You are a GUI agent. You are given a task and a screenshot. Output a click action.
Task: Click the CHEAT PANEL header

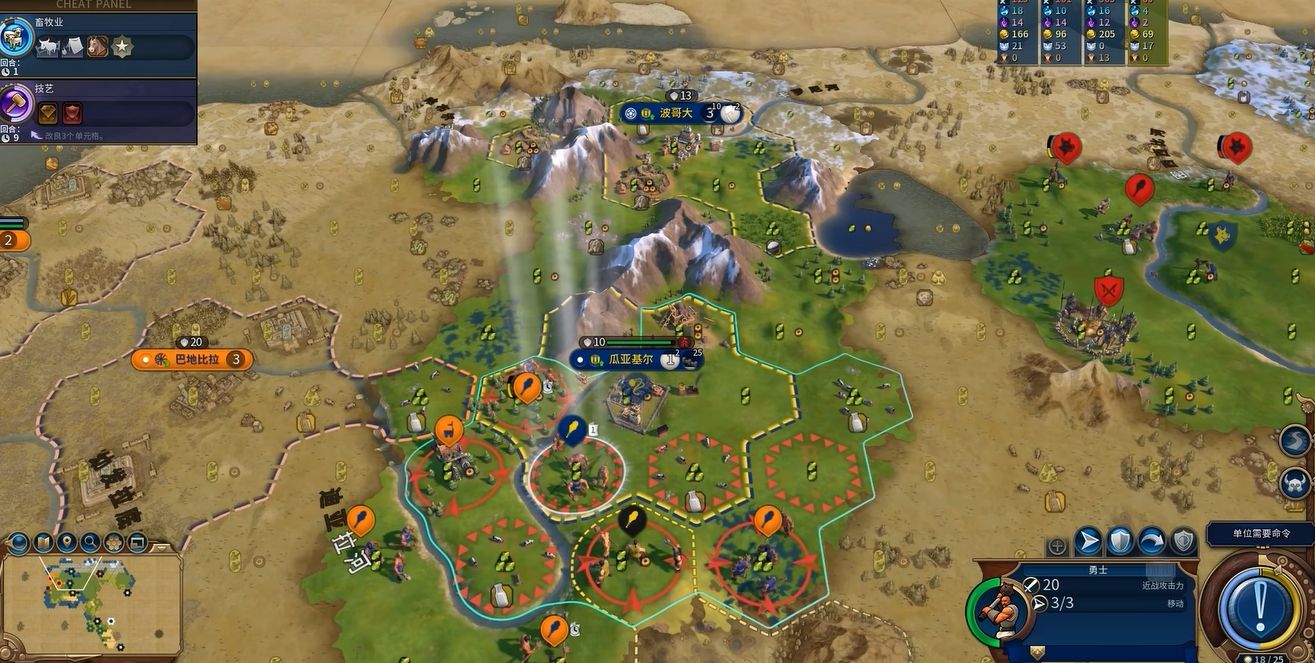tap(93, 5)
